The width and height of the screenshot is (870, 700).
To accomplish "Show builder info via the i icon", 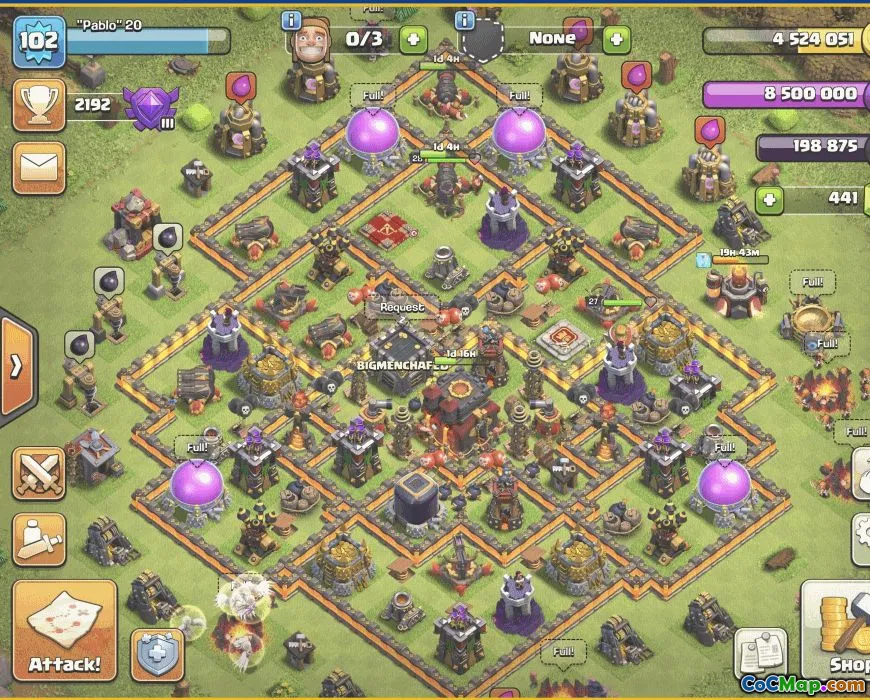I will 292,20.
